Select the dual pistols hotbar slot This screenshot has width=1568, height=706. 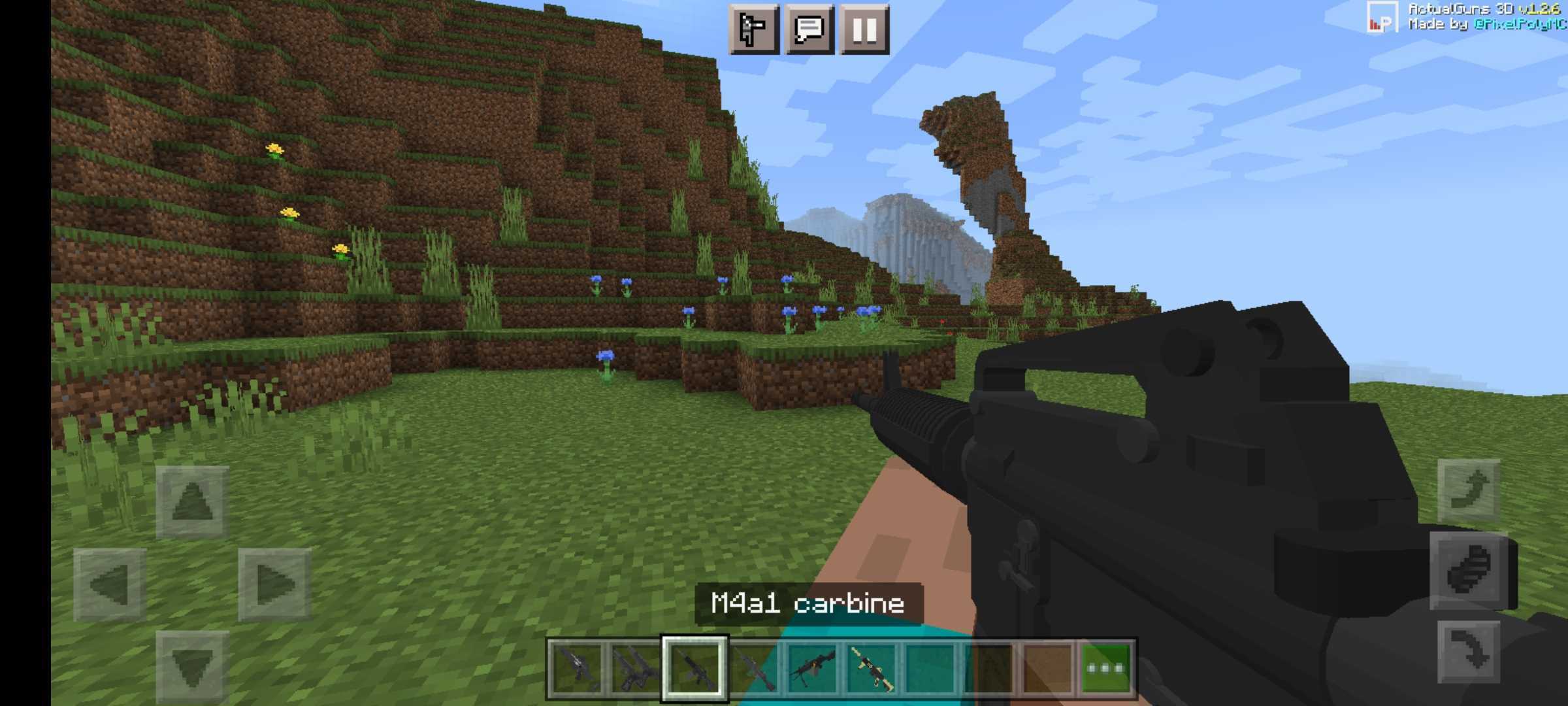coord(635,668)
